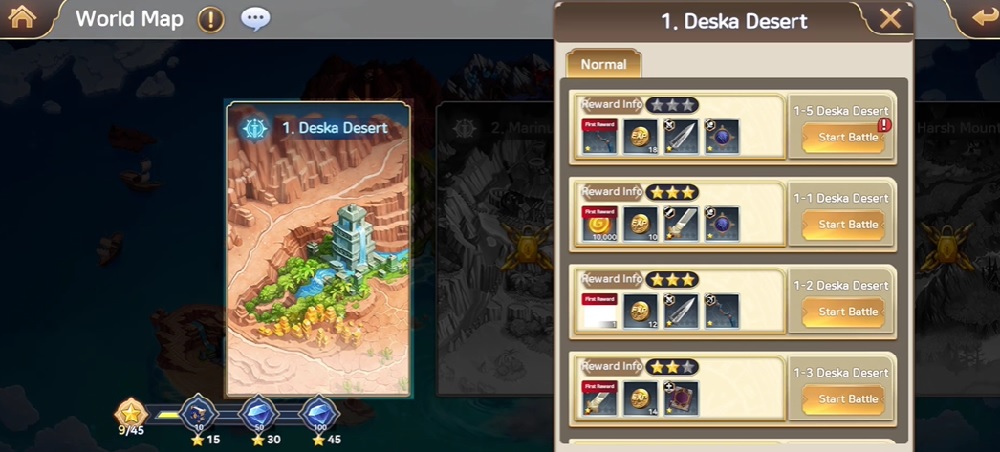This screenshot has height=452, width=1000.
Task: Start Battle for stage 1-3 Deska Desert
Action: pos(847,399)
